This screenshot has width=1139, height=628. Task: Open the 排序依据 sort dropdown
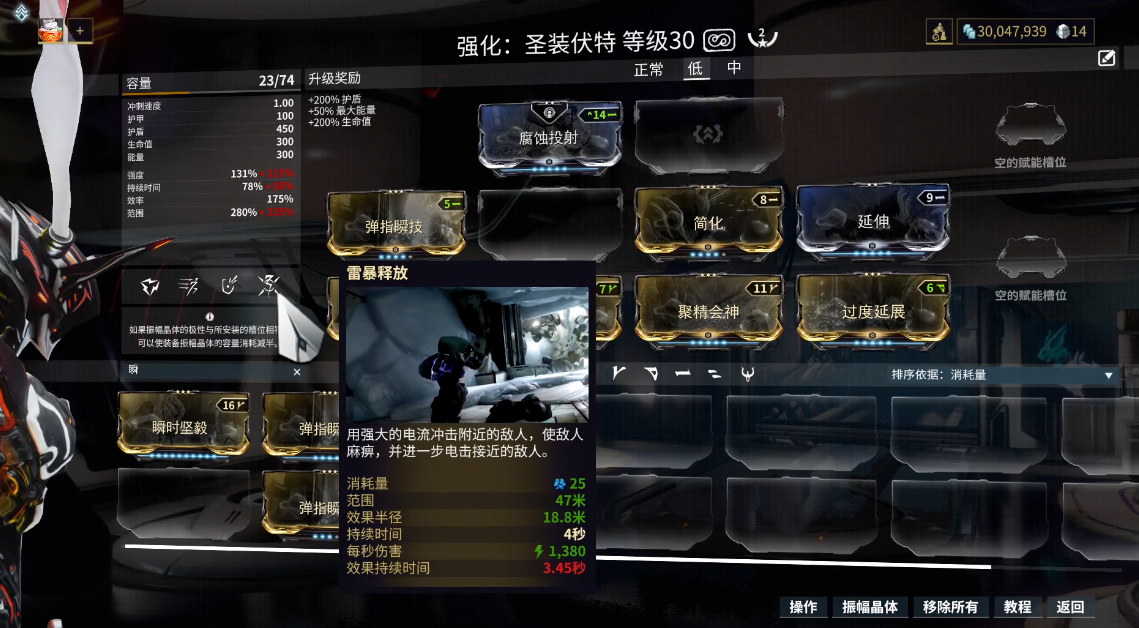pos(1002,375)
